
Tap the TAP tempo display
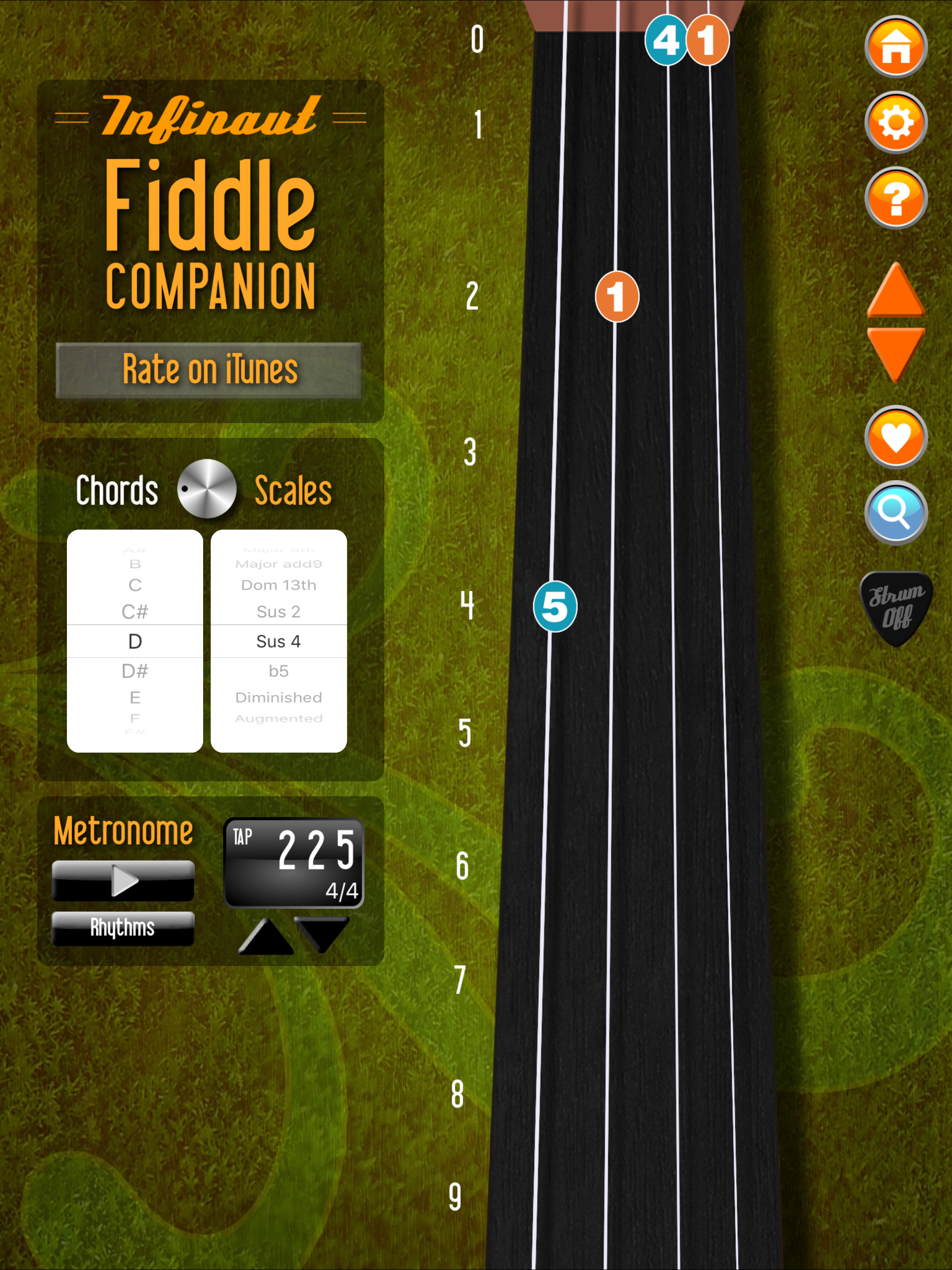point(293,862)
